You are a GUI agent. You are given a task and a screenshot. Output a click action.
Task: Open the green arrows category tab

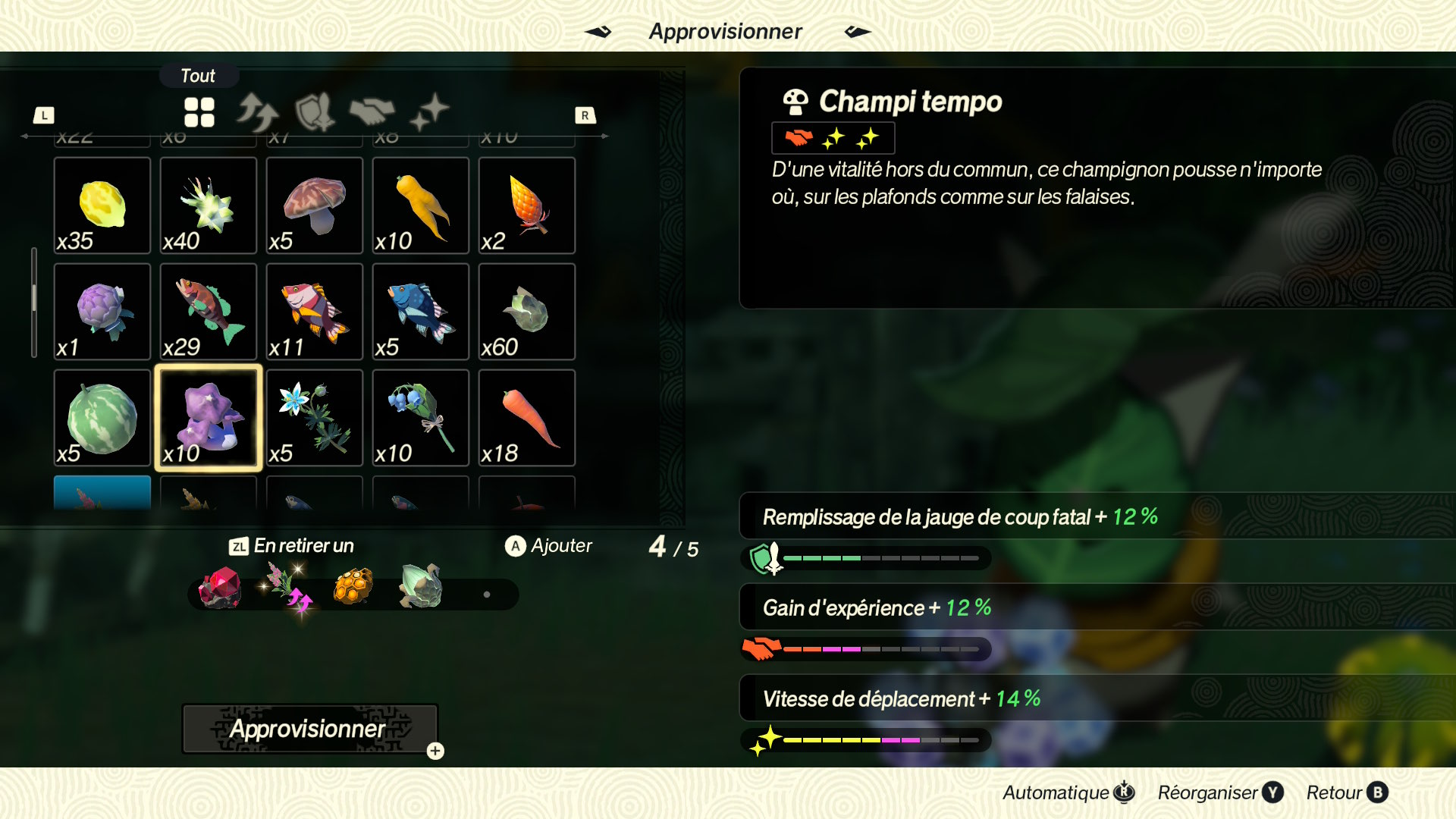[x=257, y=112]
